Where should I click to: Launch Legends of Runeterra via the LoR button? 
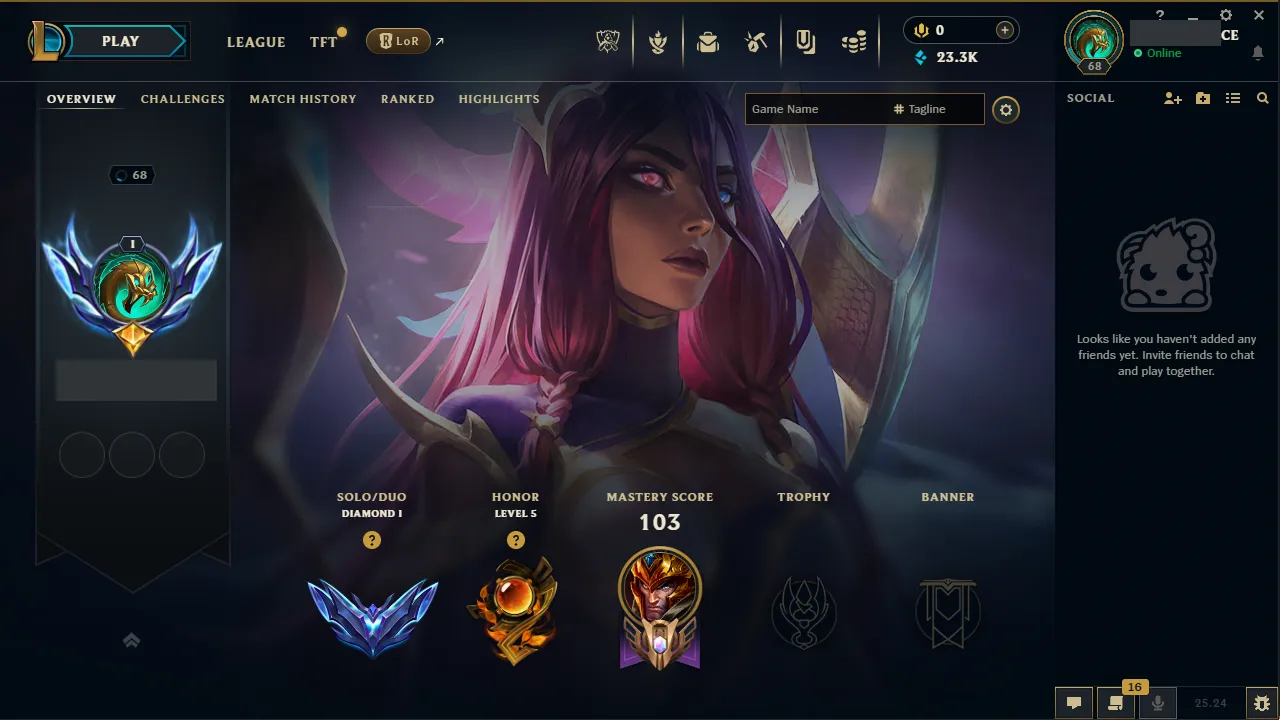coord(399,41)
